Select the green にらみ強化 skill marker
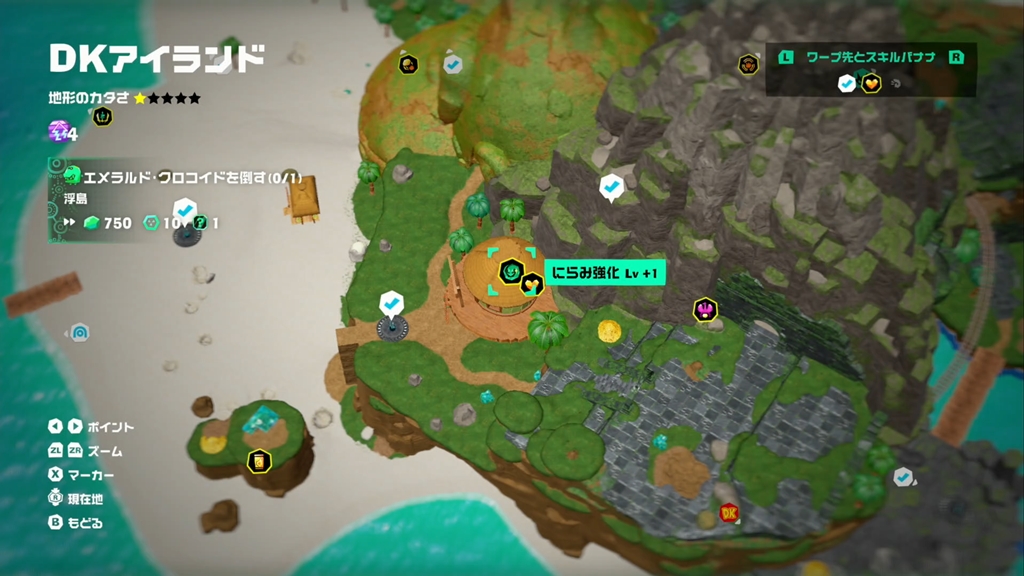 (x=511, y=271)
